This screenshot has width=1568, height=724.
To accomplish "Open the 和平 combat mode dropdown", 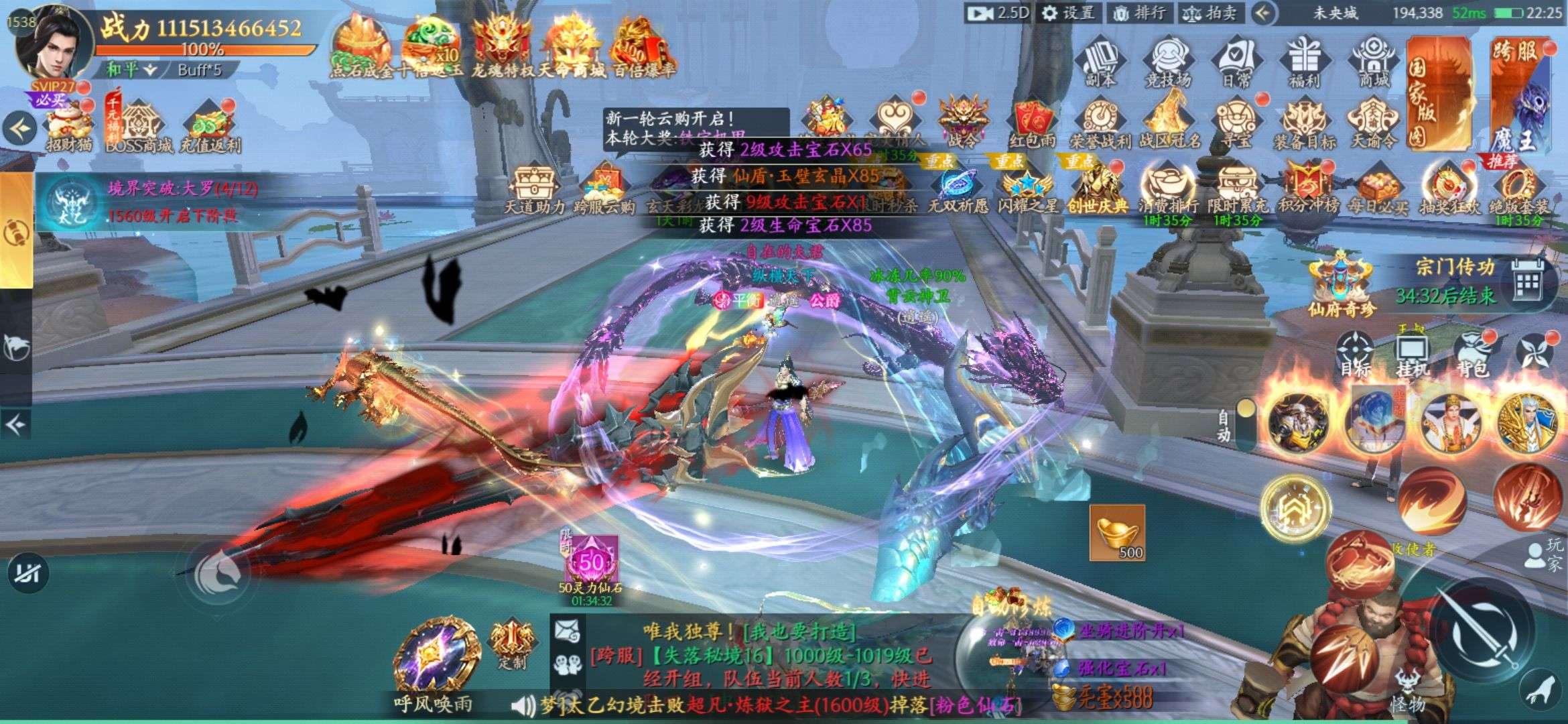I will 132,70.
